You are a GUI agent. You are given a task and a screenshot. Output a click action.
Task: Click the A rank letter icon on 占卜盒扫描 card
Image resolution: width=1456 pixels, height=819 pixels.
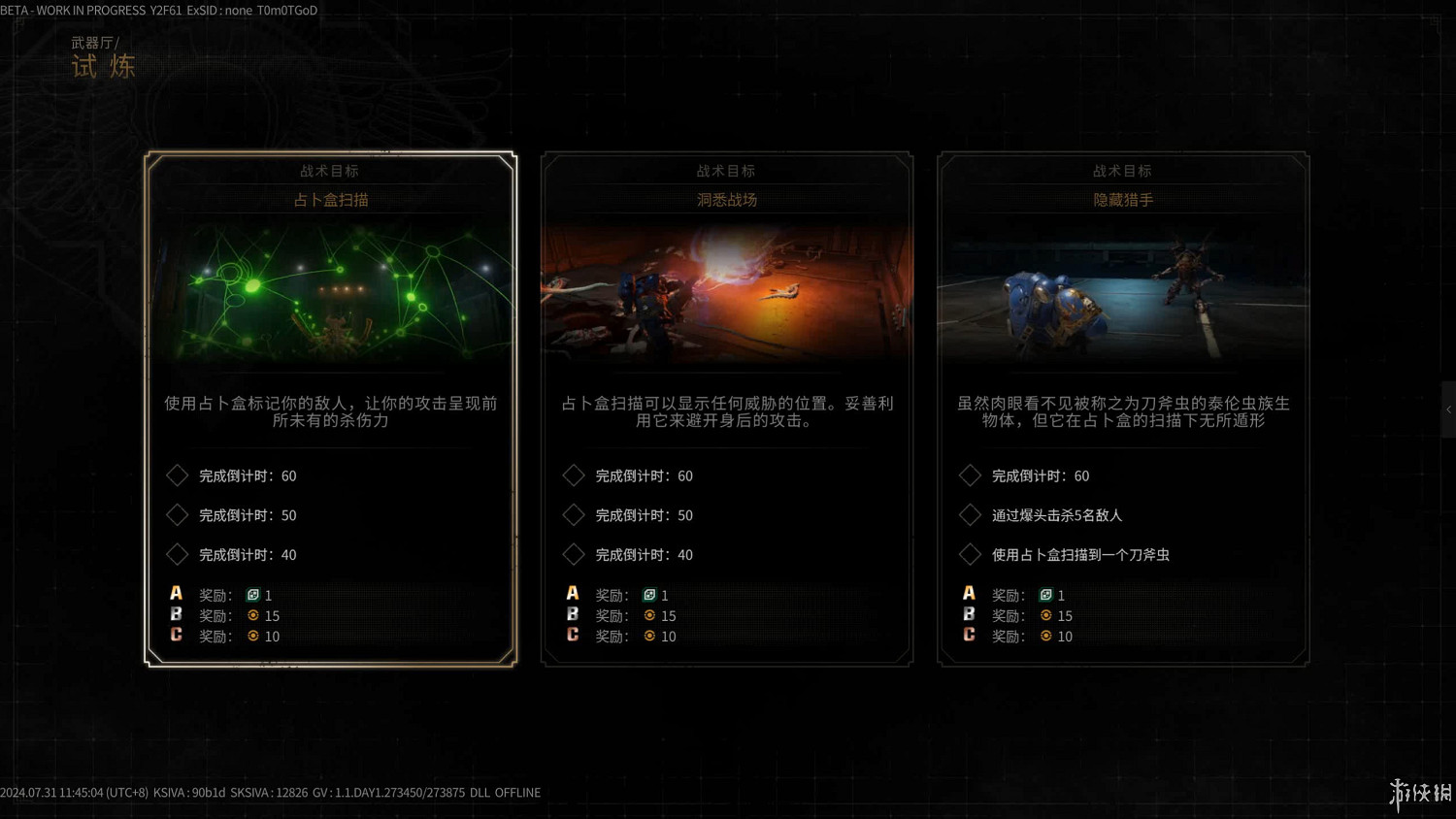point(177,592)
